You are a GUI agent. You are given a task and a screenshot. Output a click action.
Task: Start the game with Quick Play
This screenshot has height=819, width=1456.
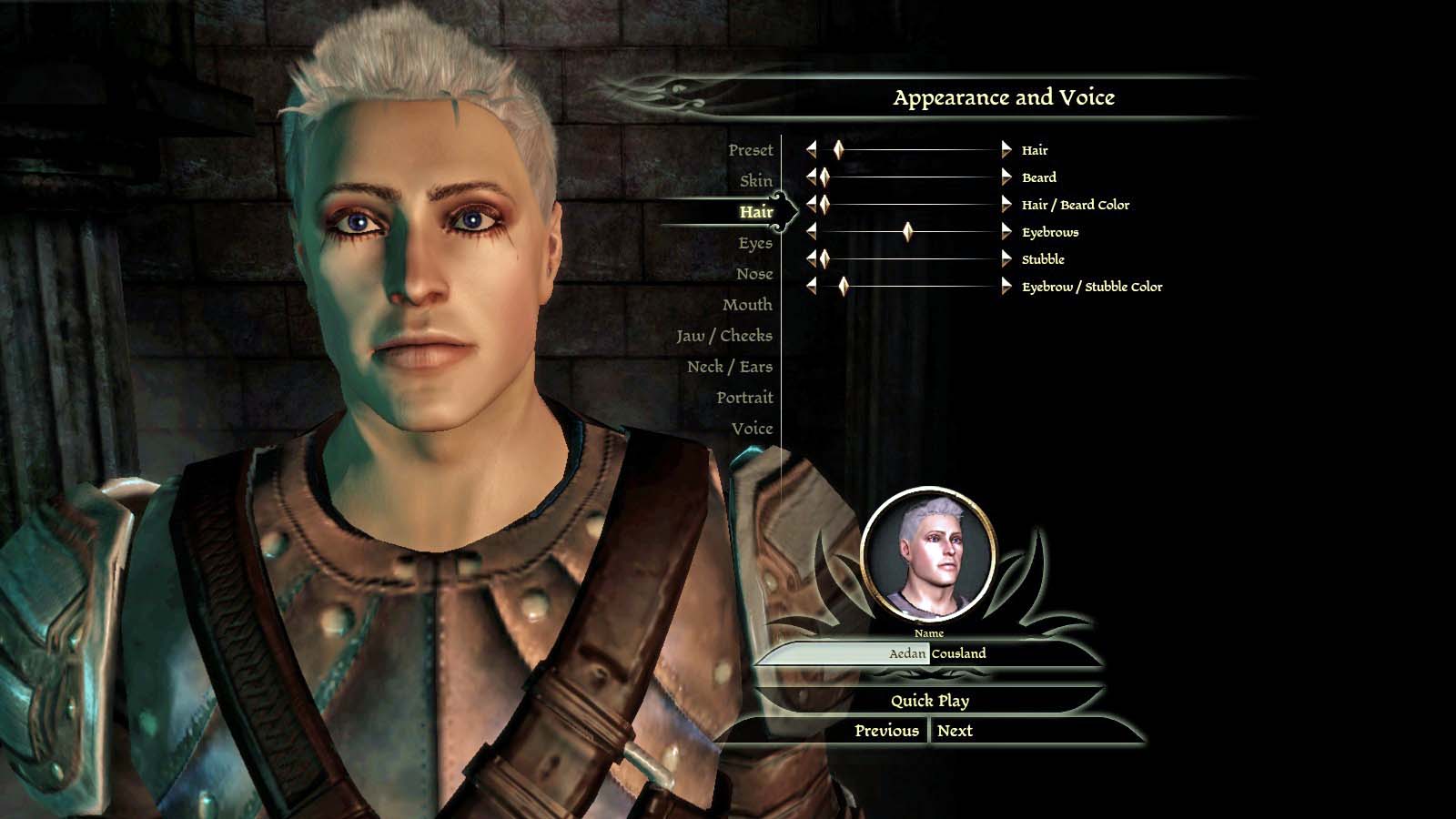point(929,701)
